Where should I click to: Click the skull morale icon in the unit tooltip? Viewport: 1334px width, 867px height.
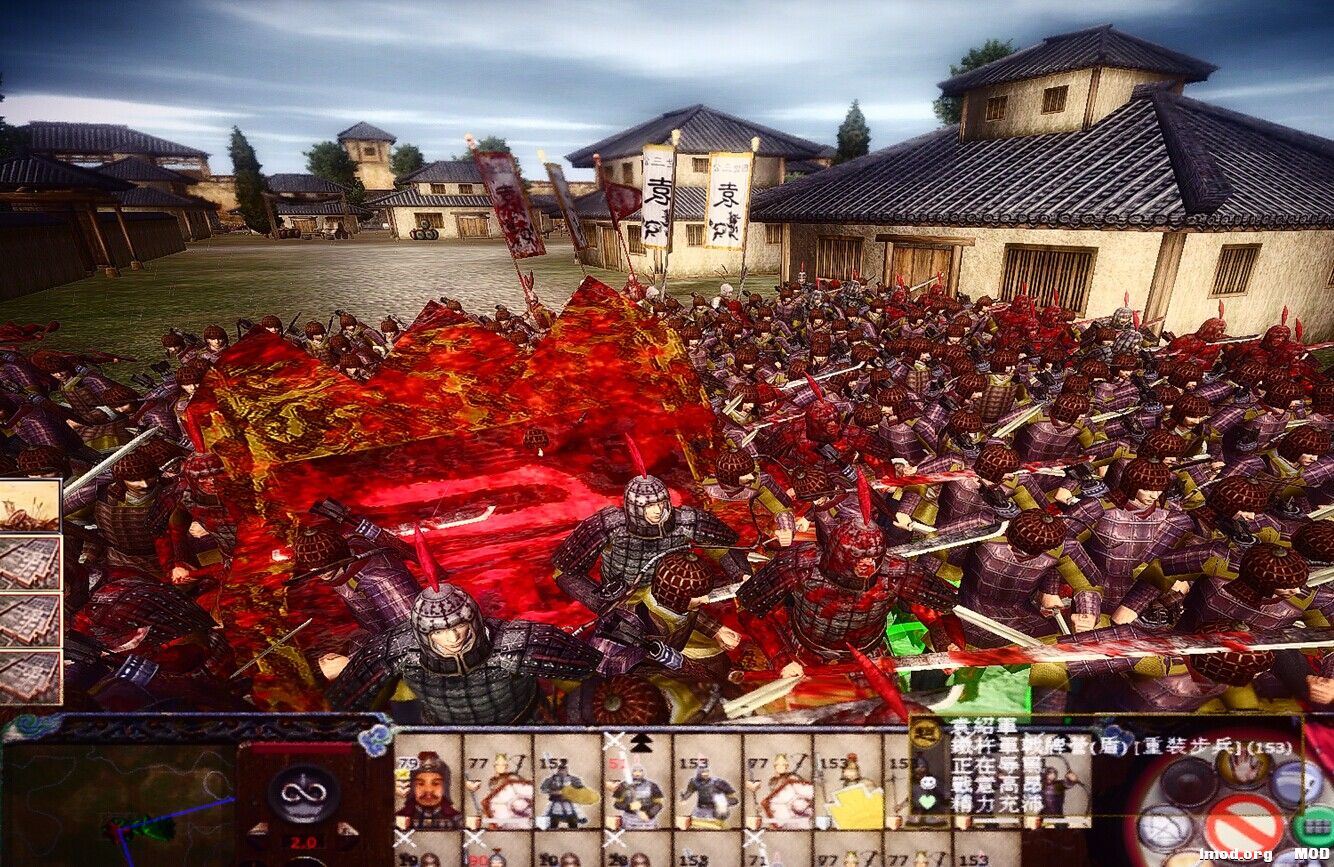(929, 783)
